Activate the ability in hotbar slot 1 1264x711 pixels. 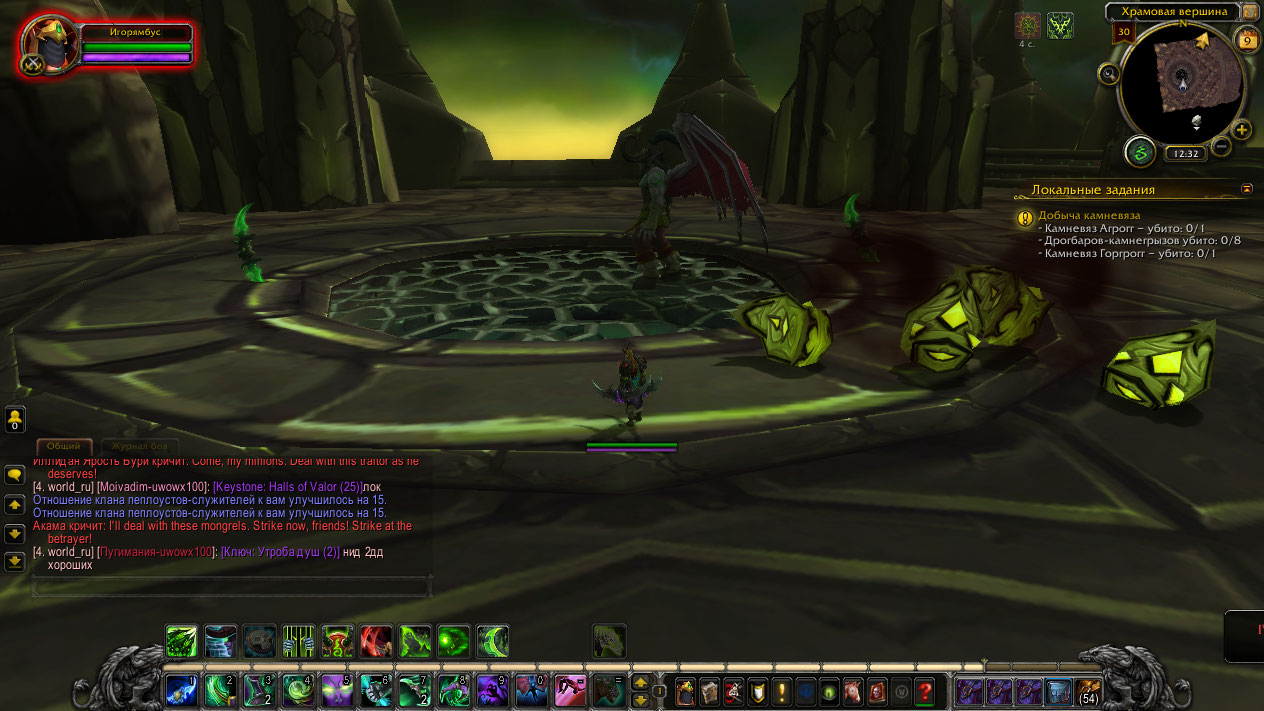point(182,690)
